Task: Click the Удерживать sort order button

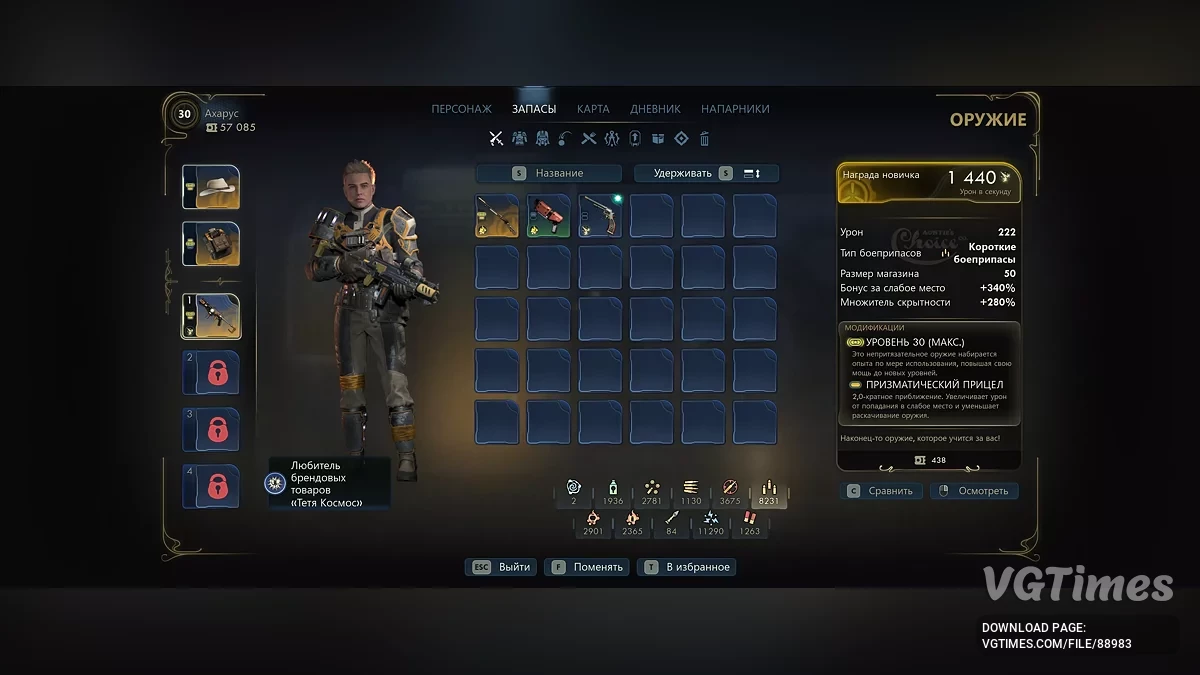Action: pyautogui.click(x=706, y=173)
